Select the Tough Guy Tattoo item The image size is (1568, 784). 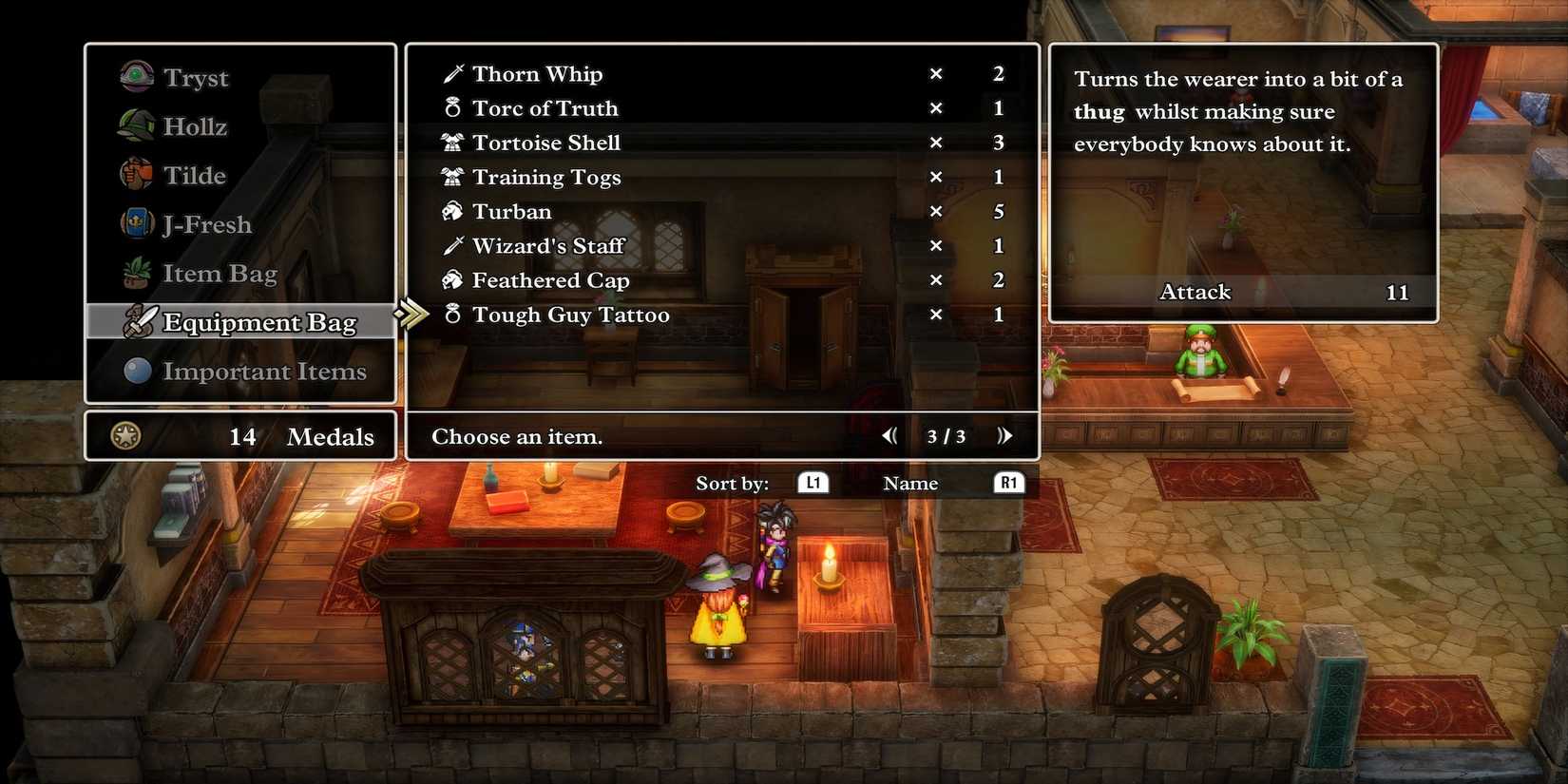pyautogui.click(x=570, y=315)
